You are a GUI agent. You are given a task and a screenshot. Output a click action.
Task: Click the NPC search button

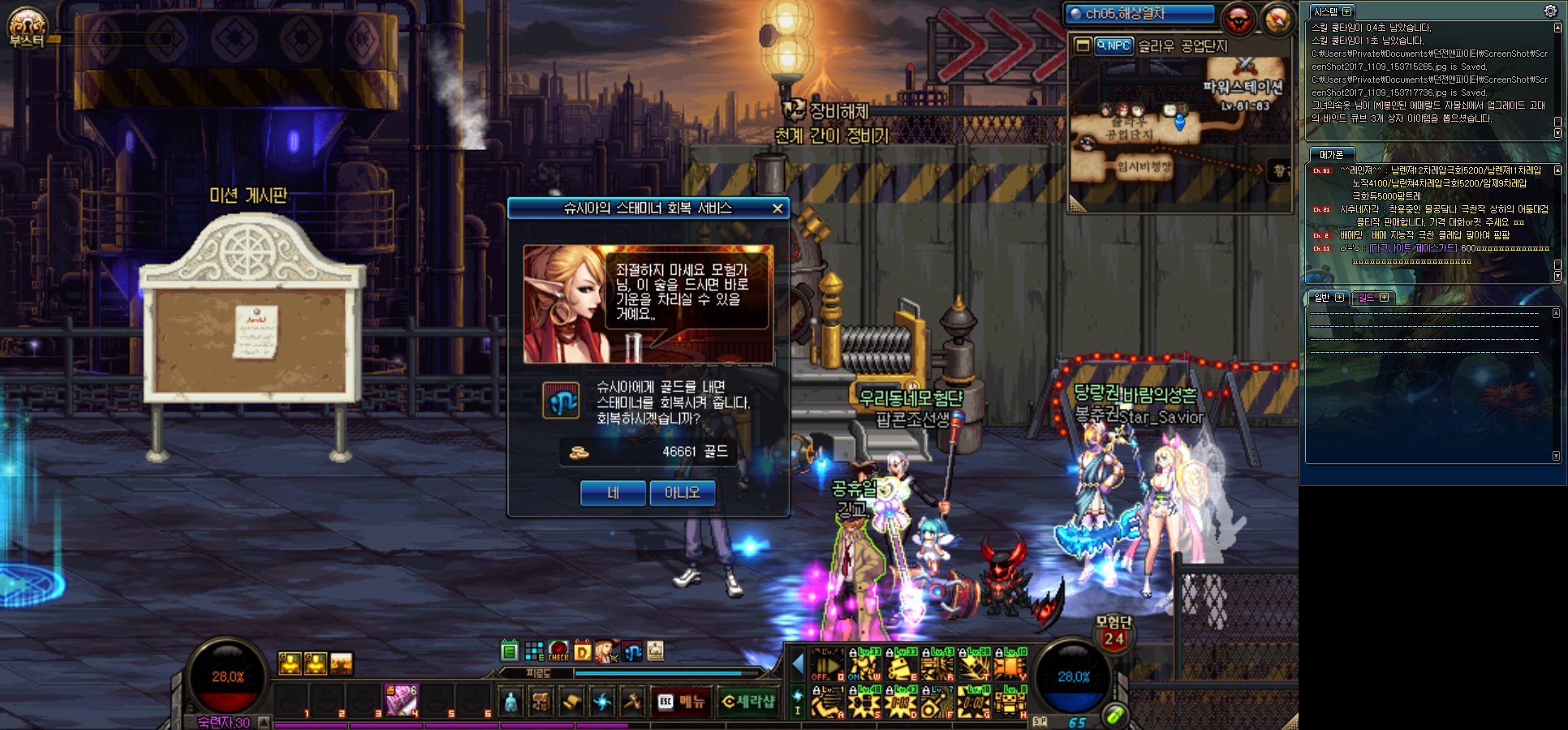tap(1114, 46)
